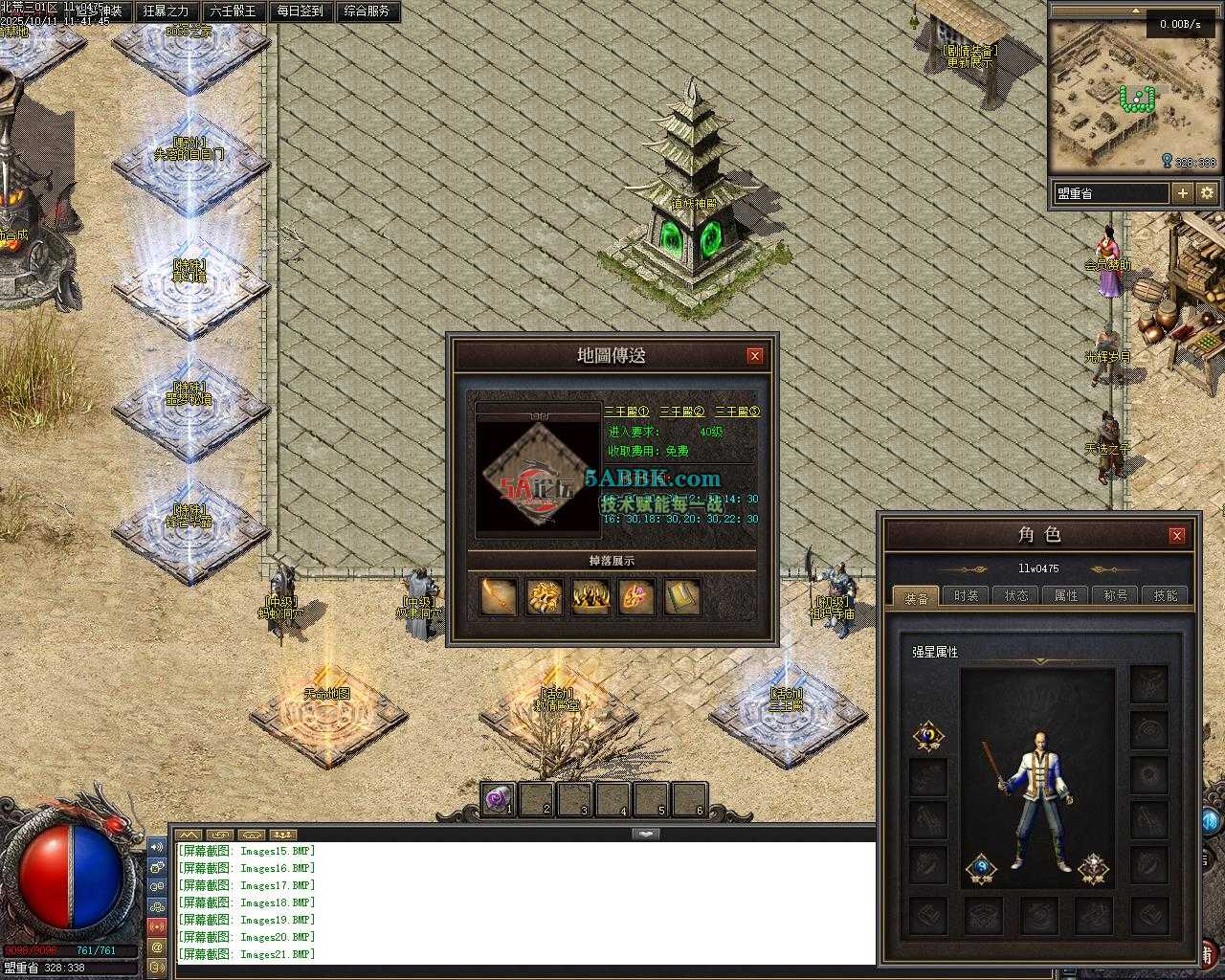Choose the 三王殿② teleport link
Viewport: 1225px width, 980px height.
point(682,412)
